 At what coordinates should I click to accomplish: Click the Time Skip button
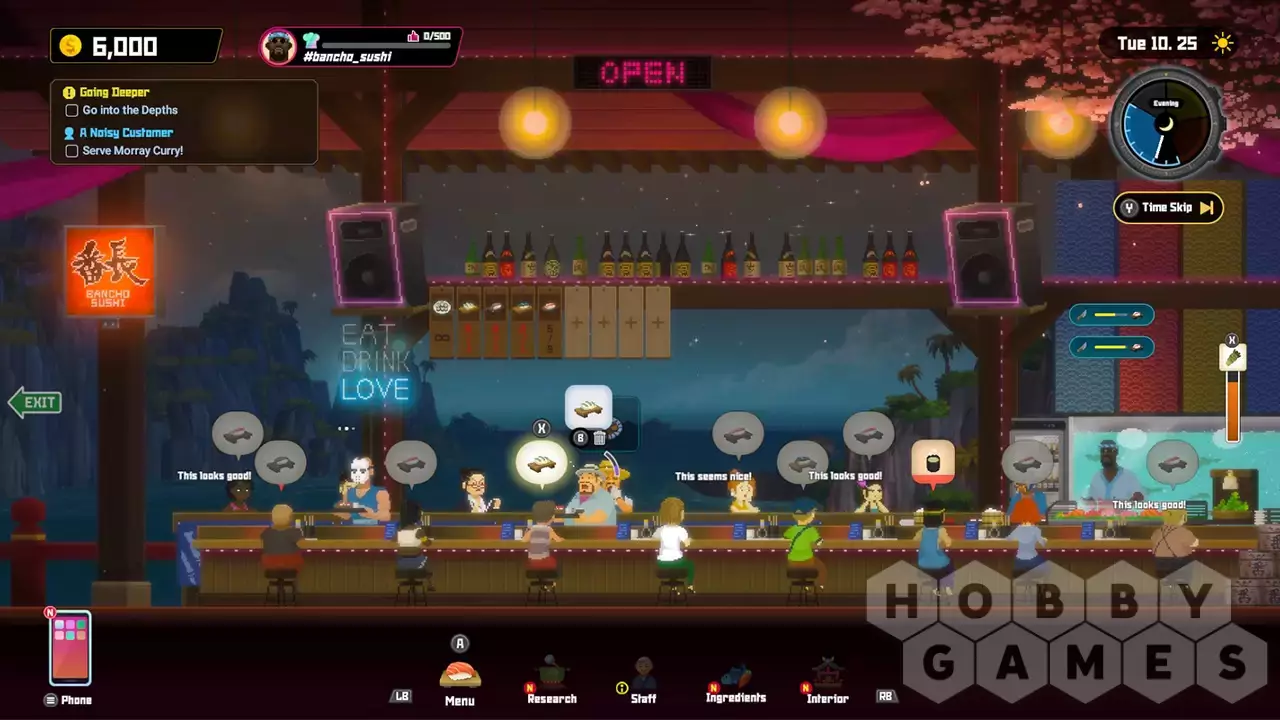tap(1168, 208)
